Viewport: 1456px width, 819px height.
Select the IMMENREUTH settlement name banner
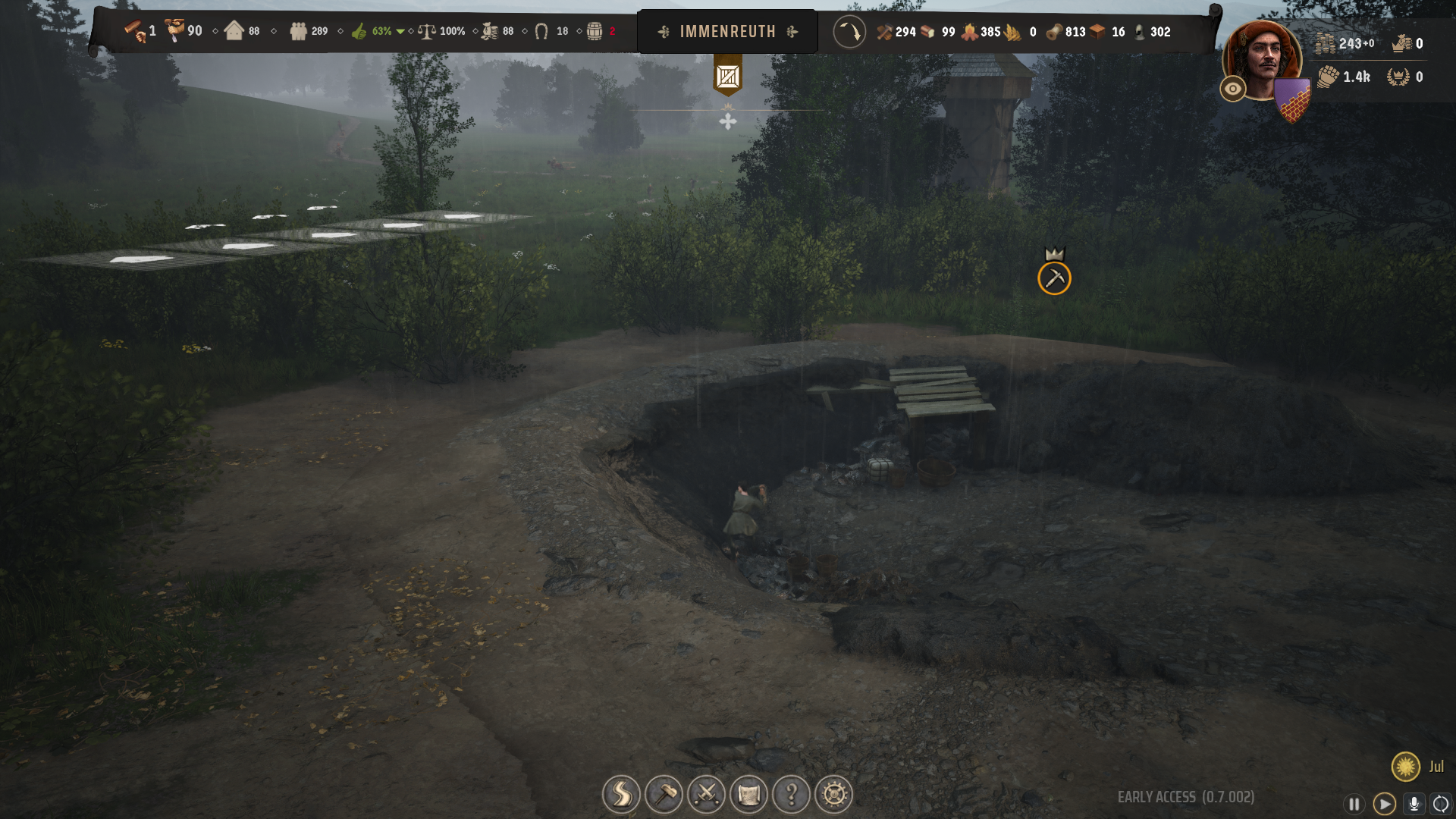[x=728, y=32]
